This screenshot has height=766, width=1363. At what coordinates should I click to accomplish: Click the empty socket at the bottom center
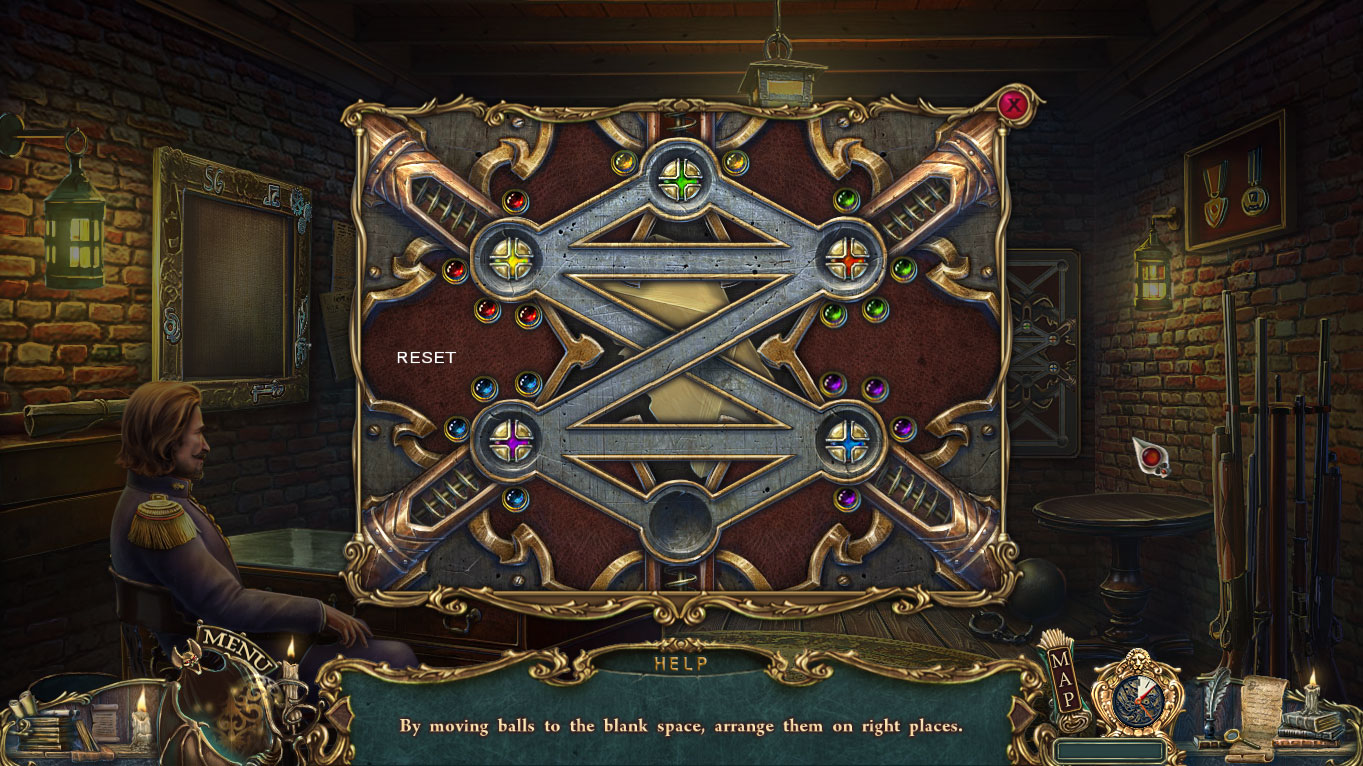[x=682, y=521]
